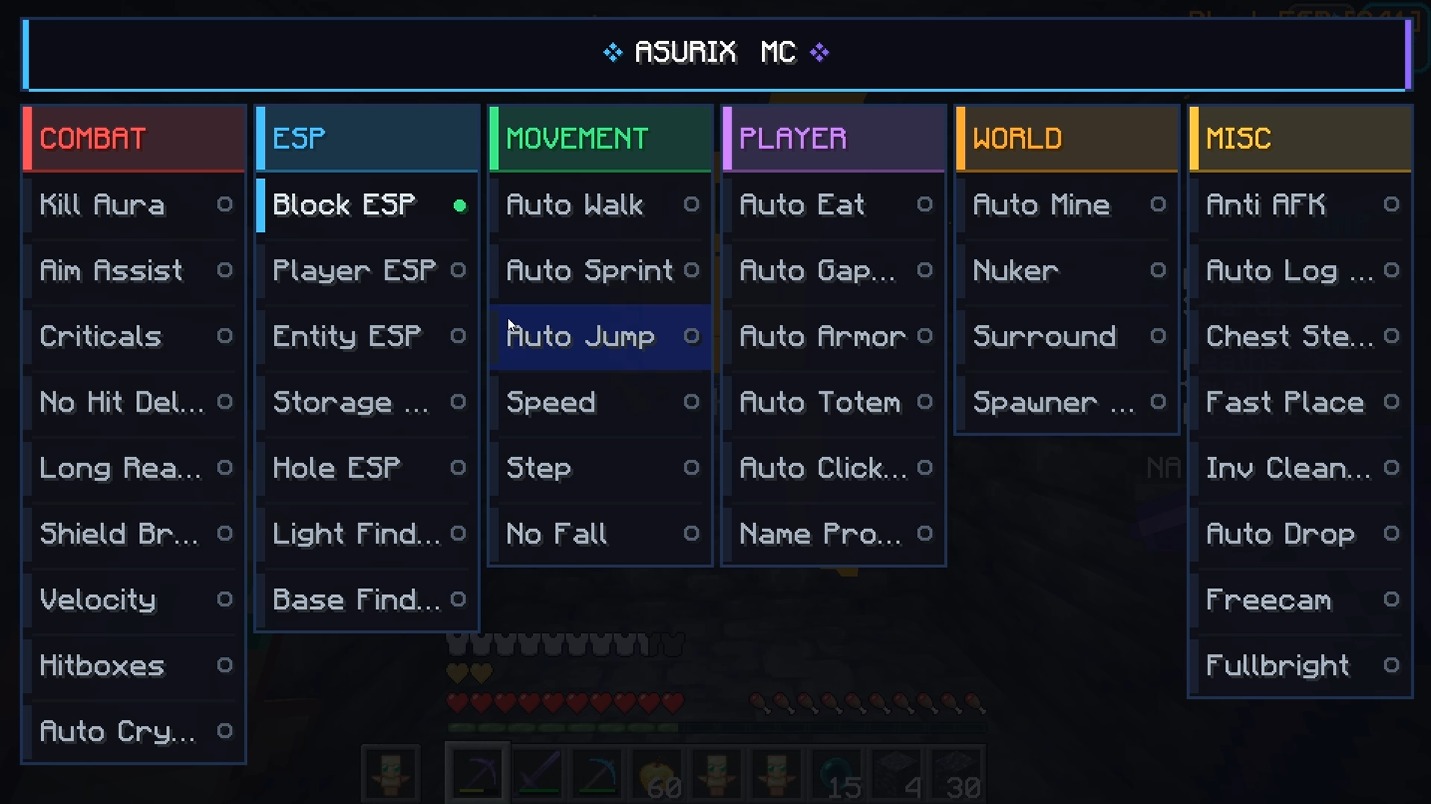The width and height of the screenshot is (1431, 804).
Task: Toggle Auto Sprint on
Action: [692, 270]
